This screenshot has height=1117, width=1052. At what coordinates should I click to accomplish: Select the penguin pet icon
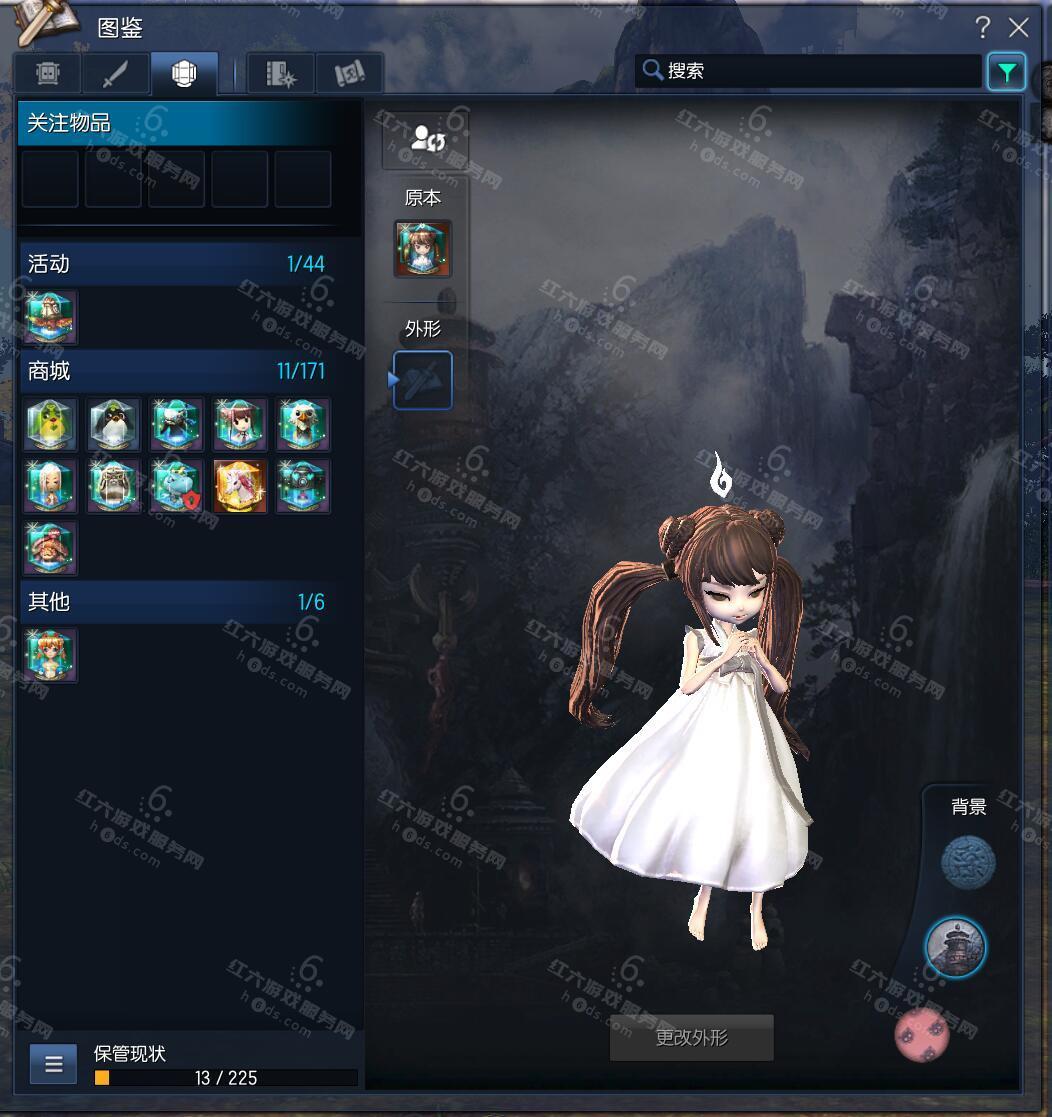pos(114,424)
